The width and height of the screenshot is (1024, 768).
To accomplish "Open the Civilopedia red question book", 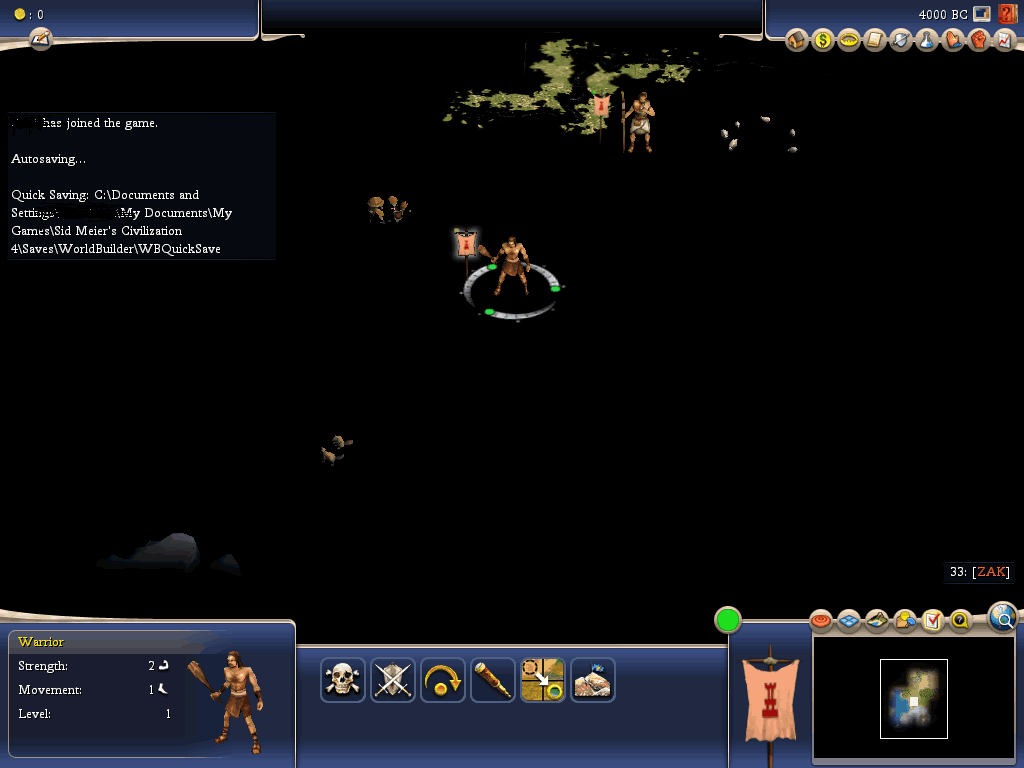I will point(1007,14).
